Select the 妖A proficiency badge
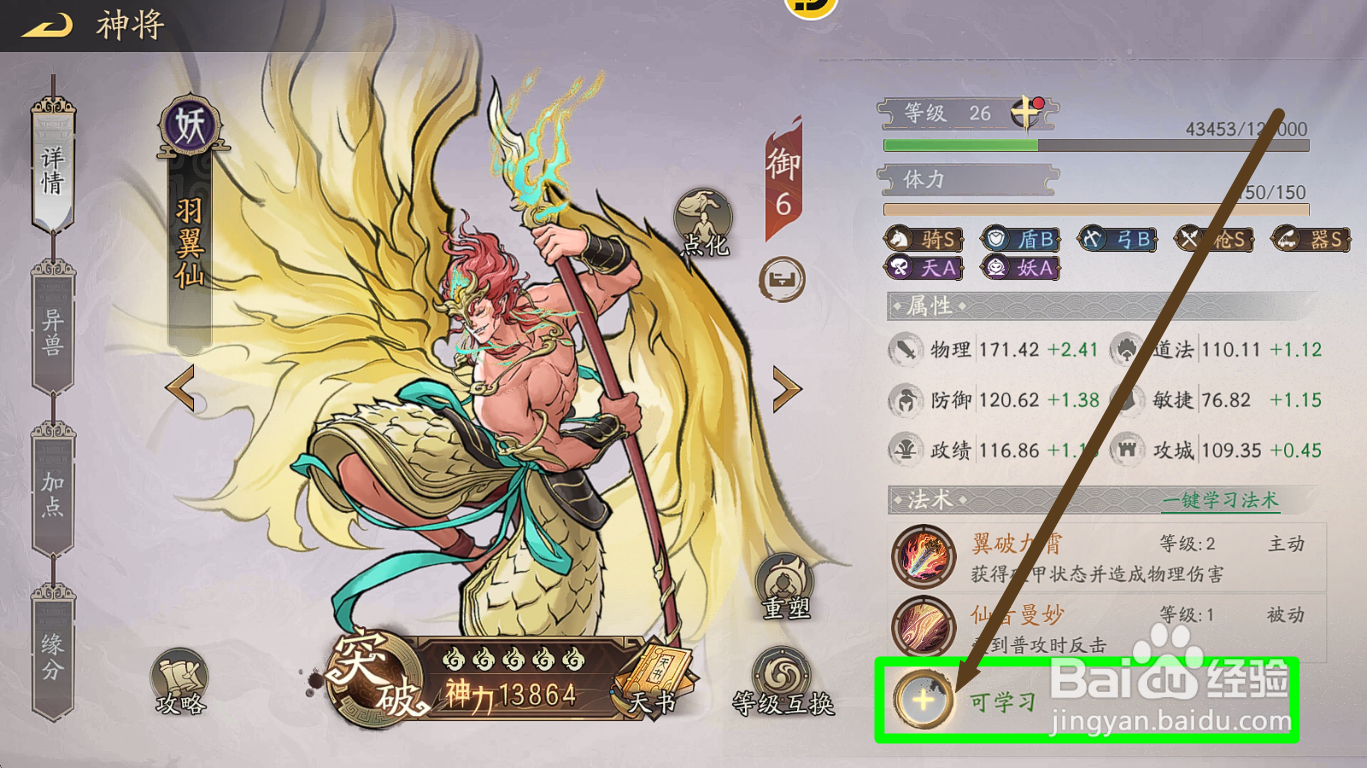The height and width of the screenshot is (768, 1367). pyautogui.click(x=1020, y=268)
